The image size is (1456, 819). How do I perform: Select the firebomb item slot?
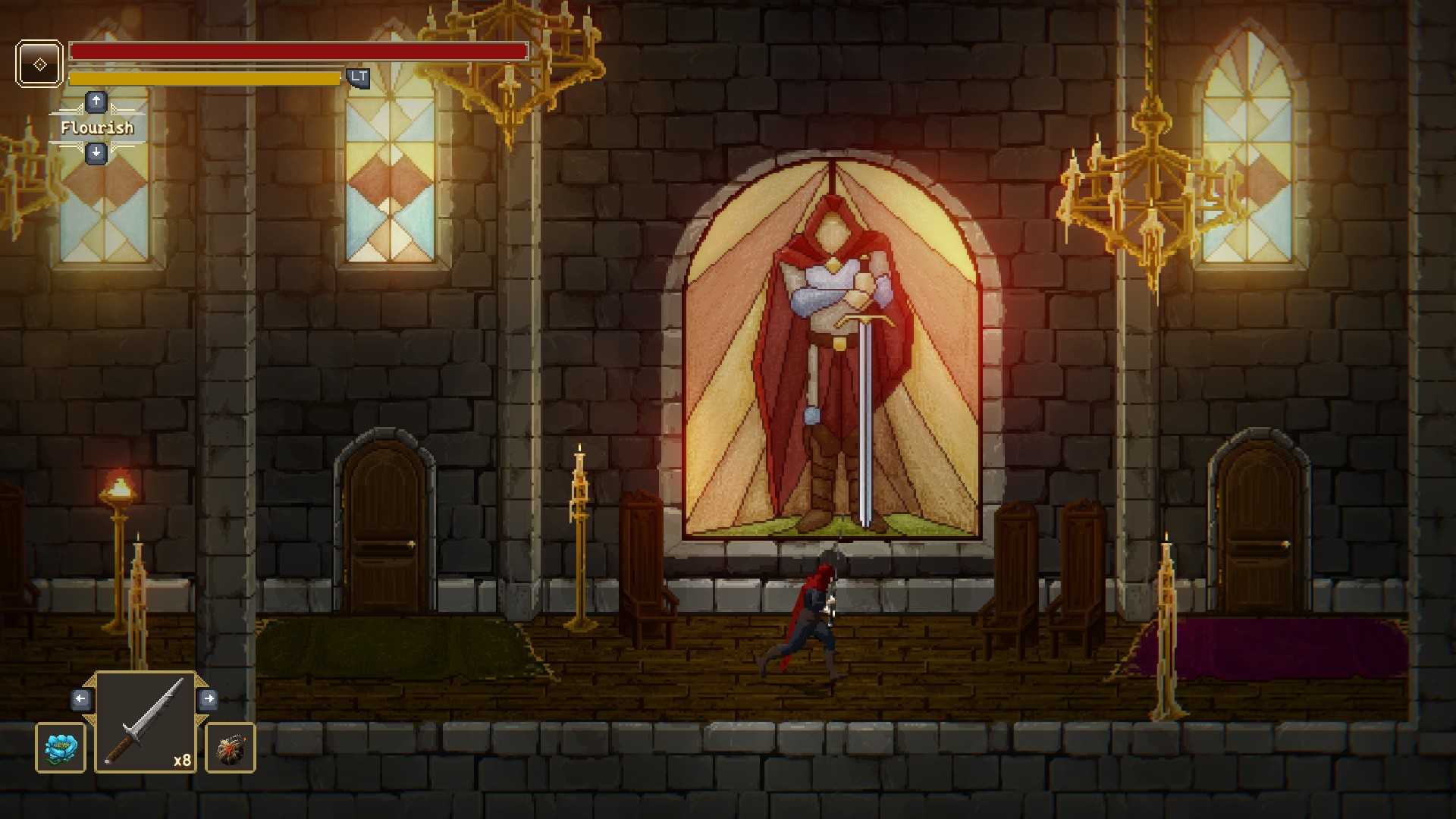click(231, 748)
